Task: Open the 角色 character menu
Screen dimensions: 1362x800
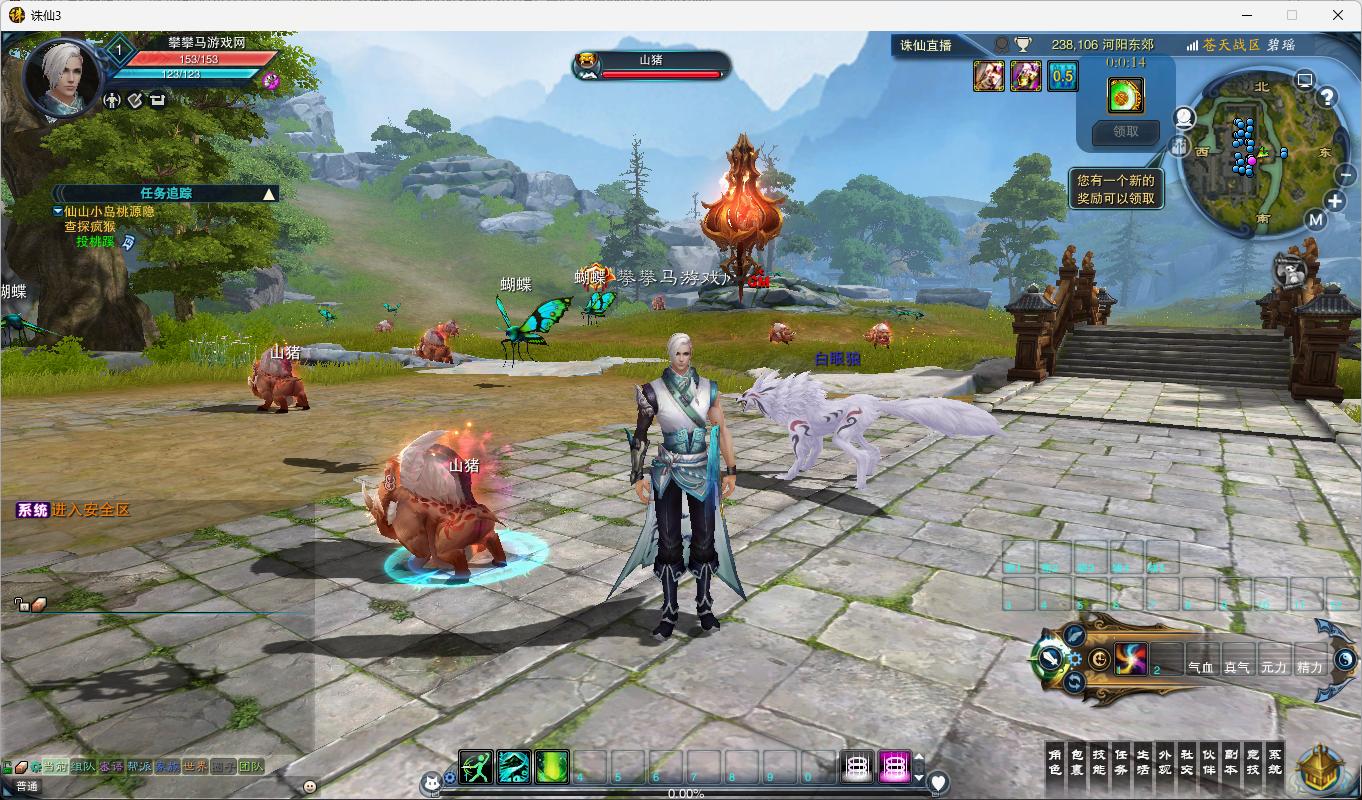Action: click(x=1056, y=761)
